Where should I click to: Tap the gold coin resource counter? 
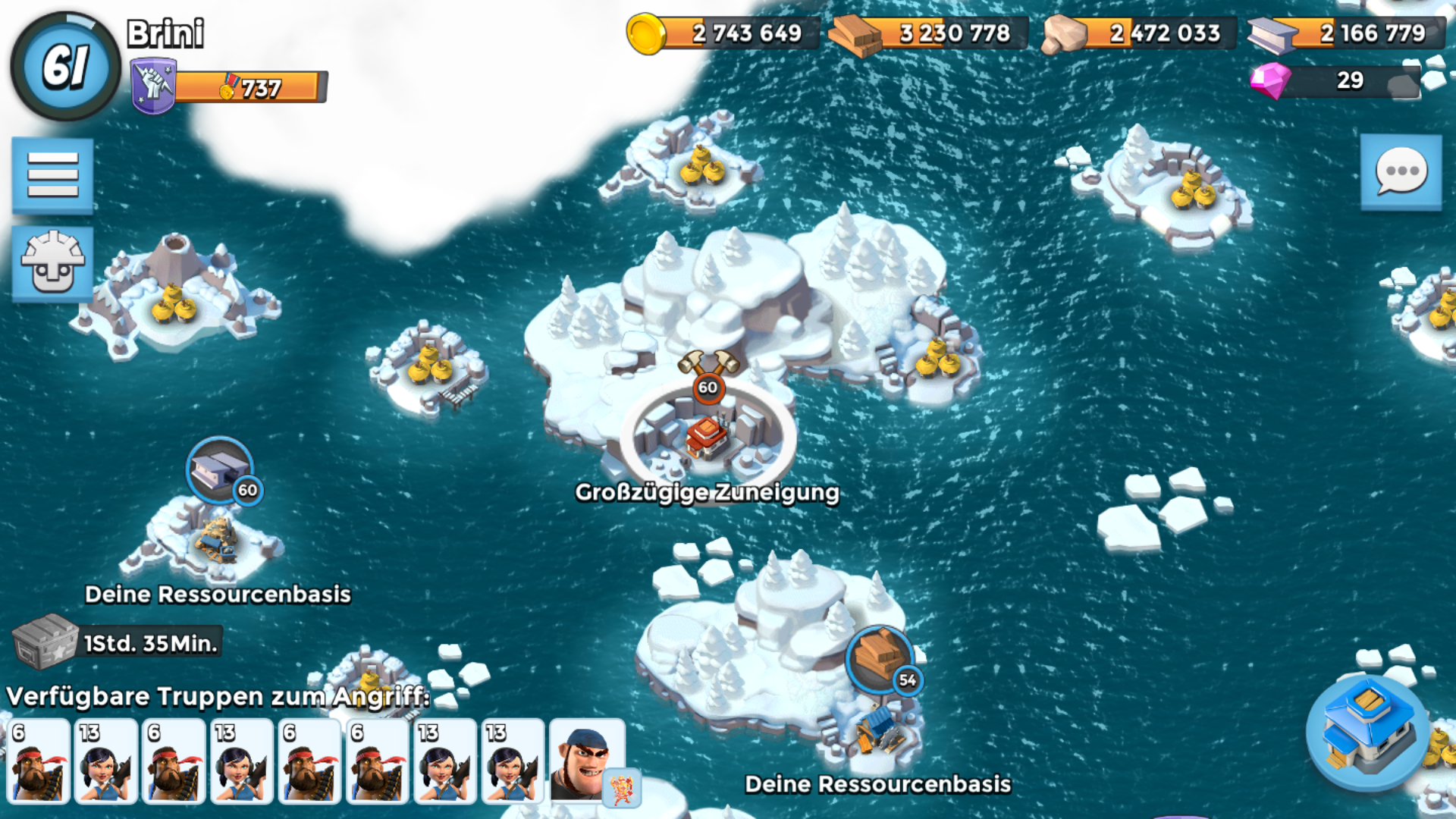[x=723, y=33]
